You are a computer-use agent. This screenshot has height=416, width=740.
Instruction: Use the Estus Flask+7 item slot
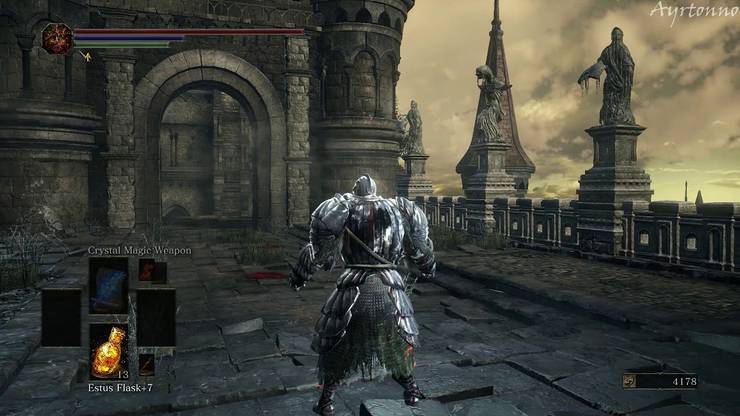pos(108,350)
